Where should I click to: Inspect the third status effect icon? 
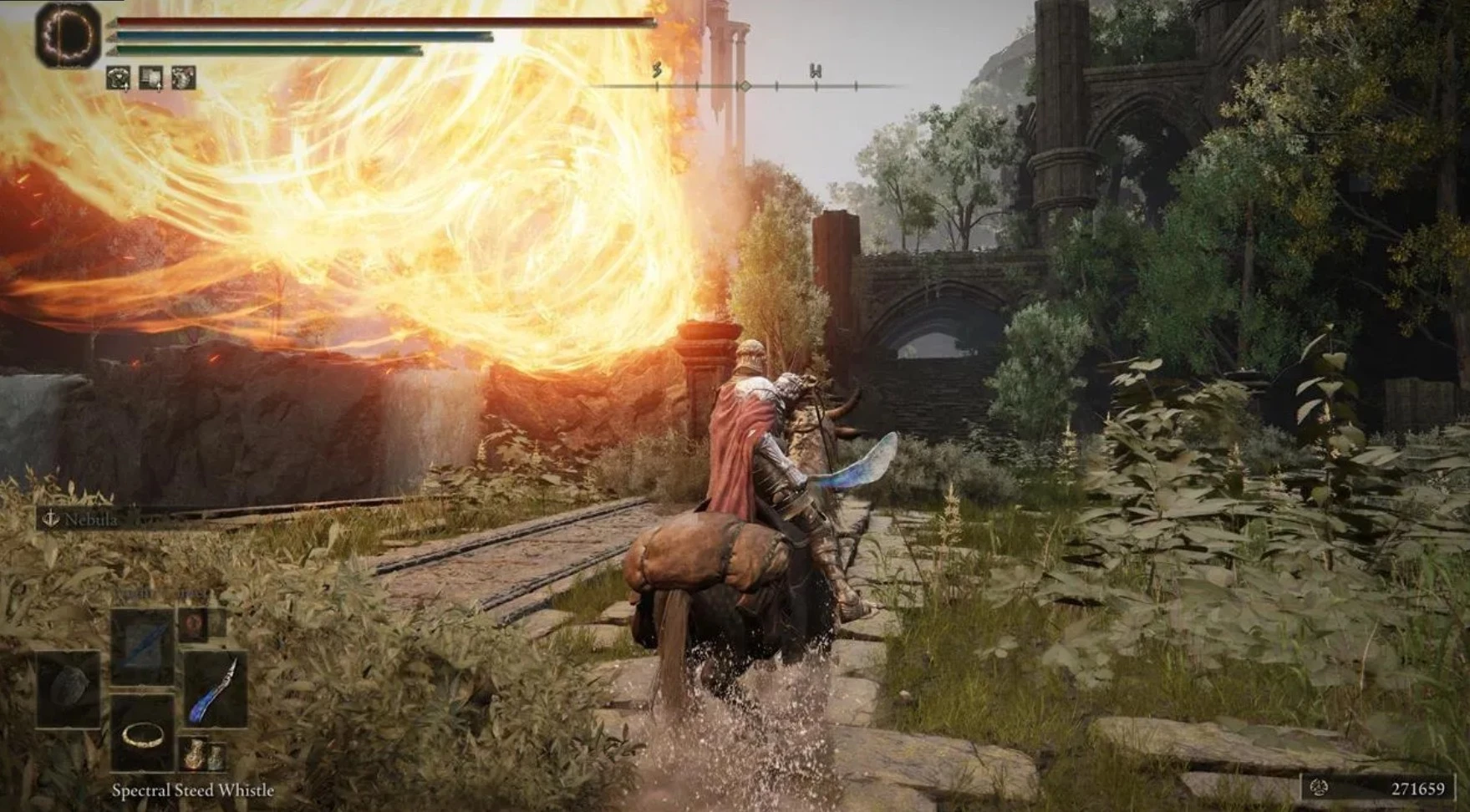183,79
